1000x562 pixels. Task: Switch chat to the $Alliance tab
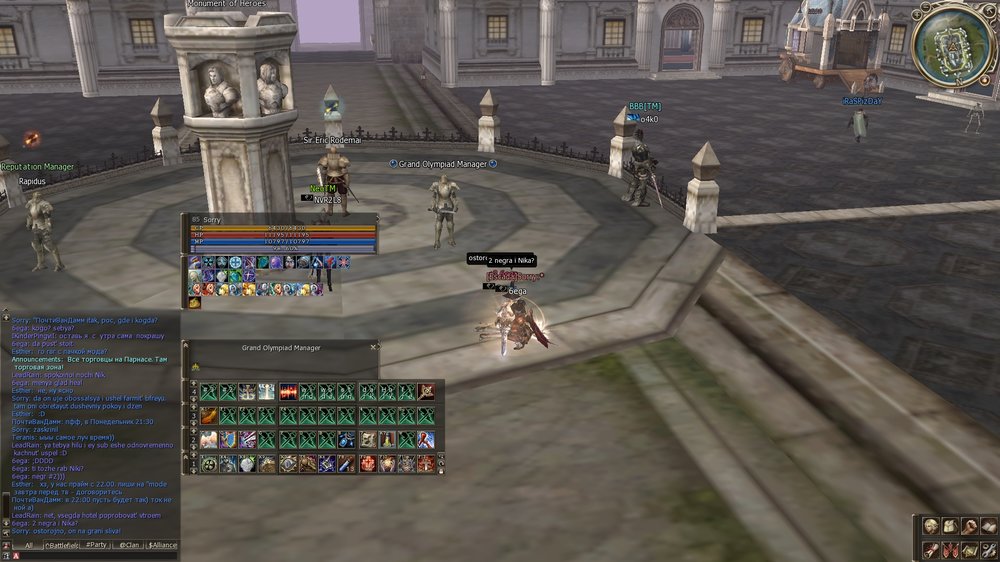click(x=163, y=545)
